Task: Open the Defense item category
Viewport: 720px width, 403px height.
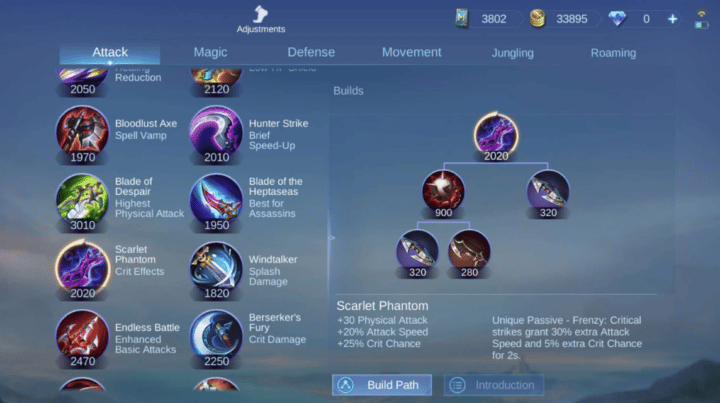Action: point(311,52)
